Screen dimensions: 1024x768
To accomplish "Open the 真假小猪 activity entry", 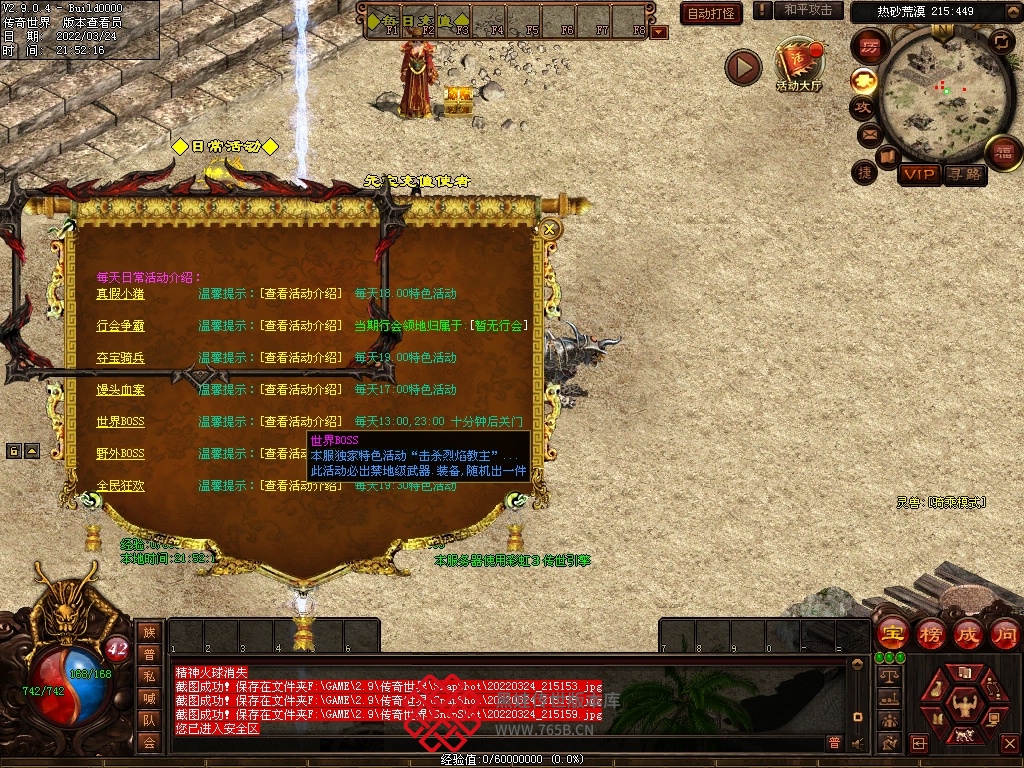I will (120, 294).
